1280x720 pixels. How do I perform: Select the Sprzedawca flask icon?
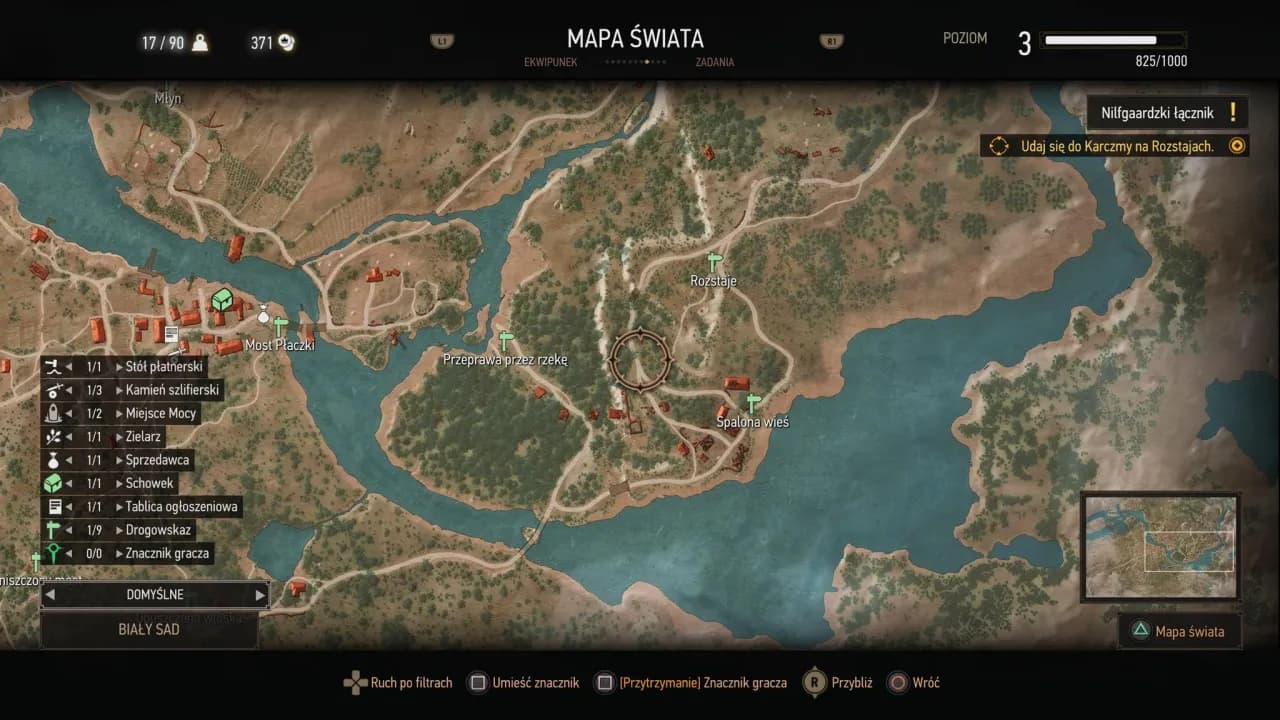(55, 460)
